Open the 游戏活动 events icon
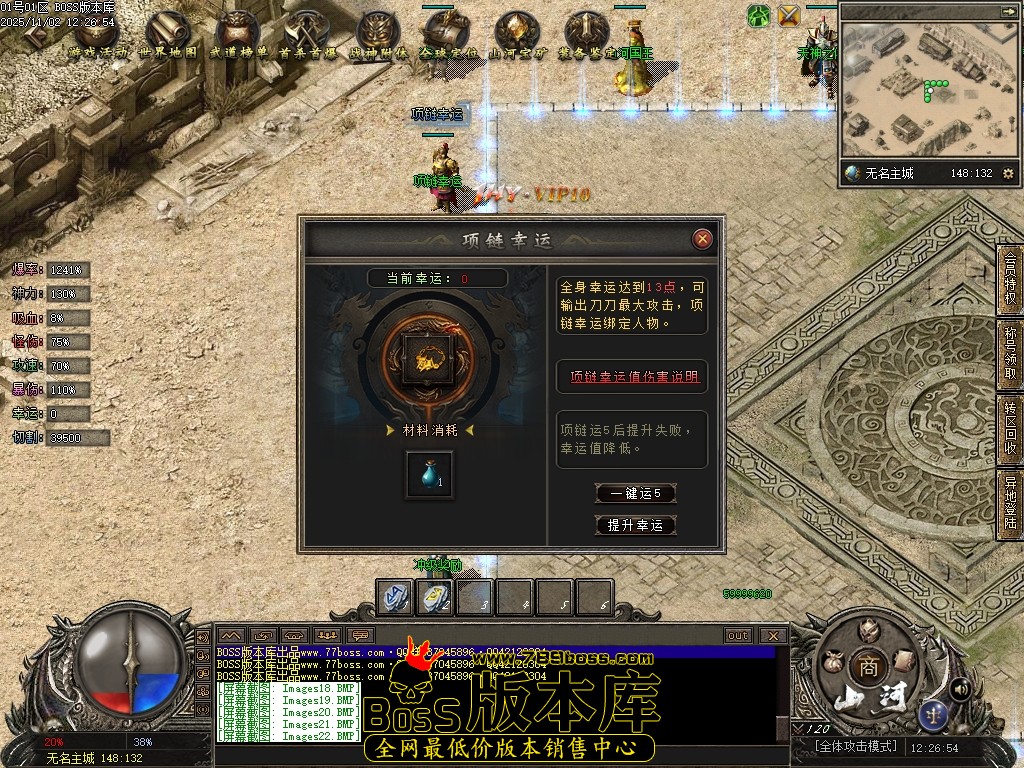Image resolution: width=1024 pixels, height=768 pixels. coord(98,34)
